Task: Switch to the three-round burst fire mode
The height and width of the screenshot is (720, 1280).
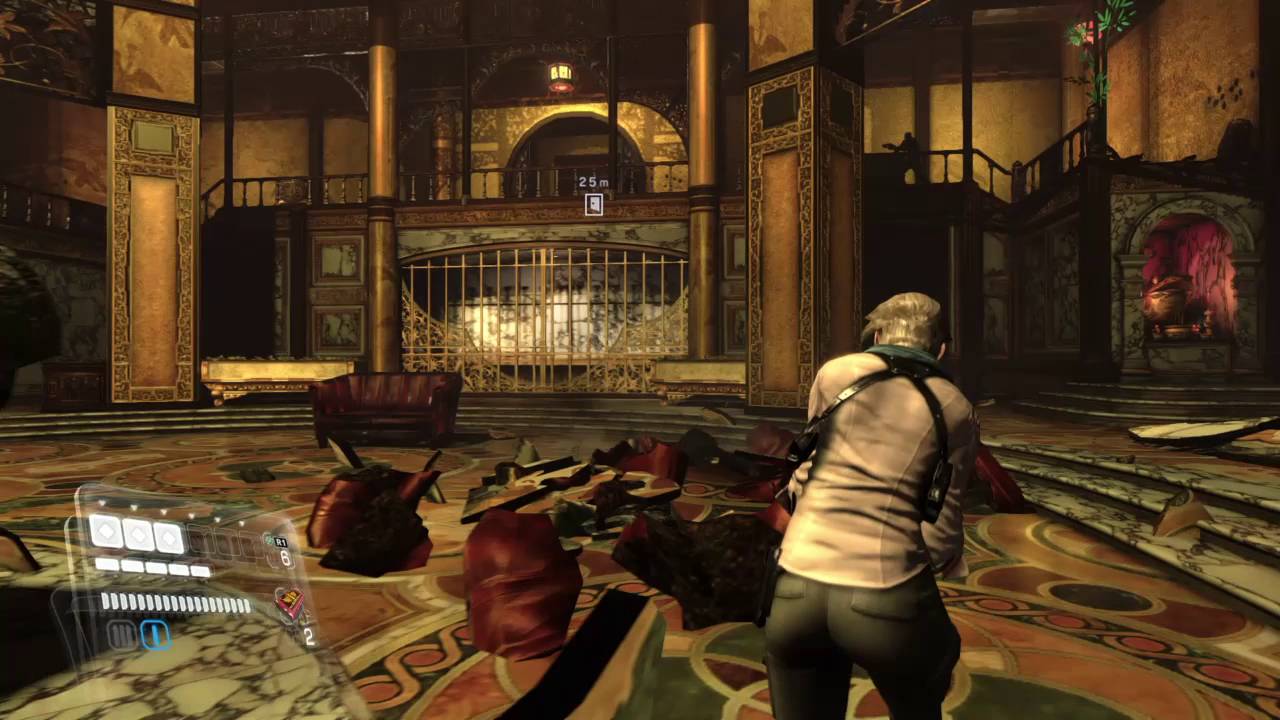Action: 122,635
